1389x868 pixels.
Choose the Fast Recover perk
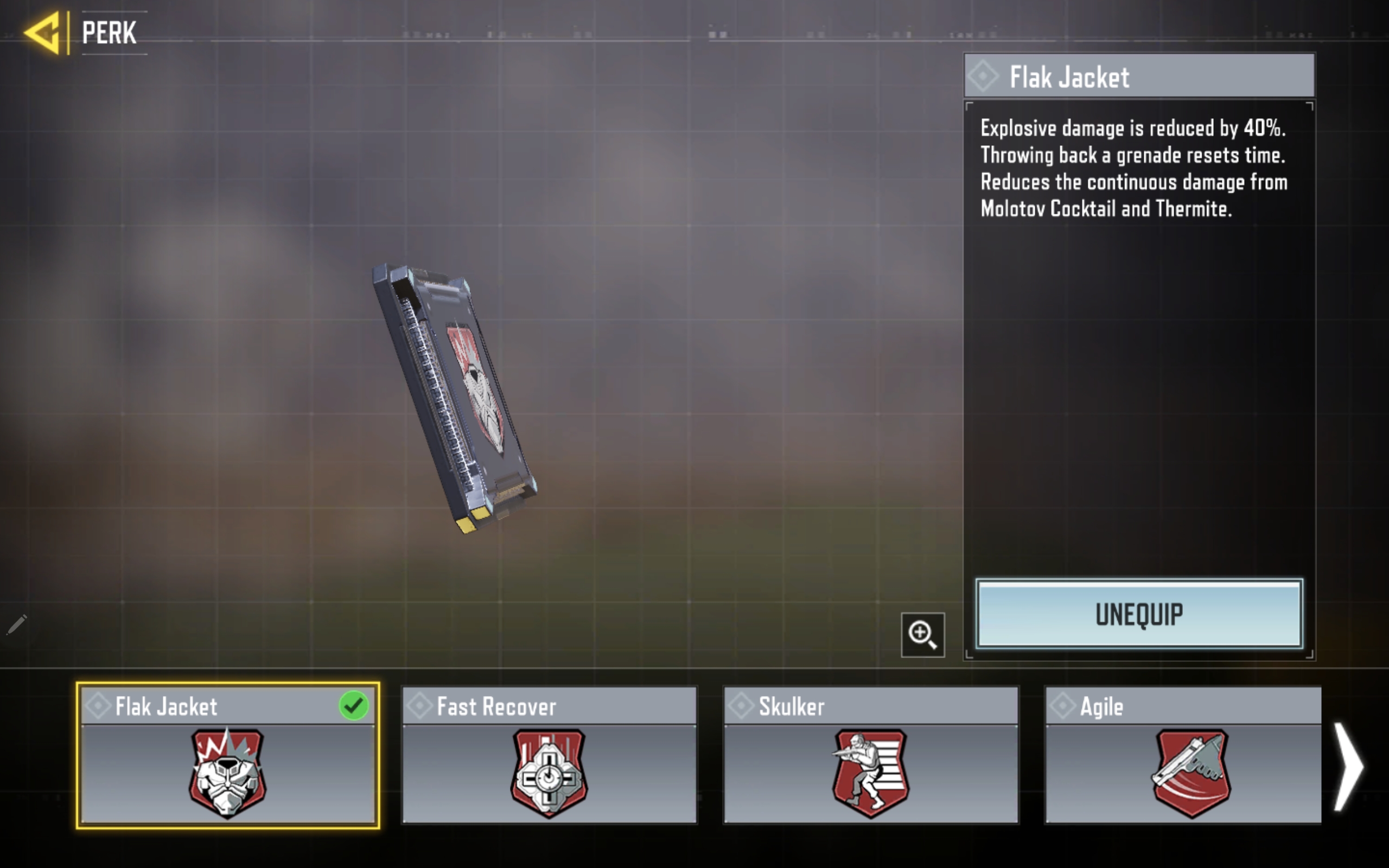pos(549,756)
